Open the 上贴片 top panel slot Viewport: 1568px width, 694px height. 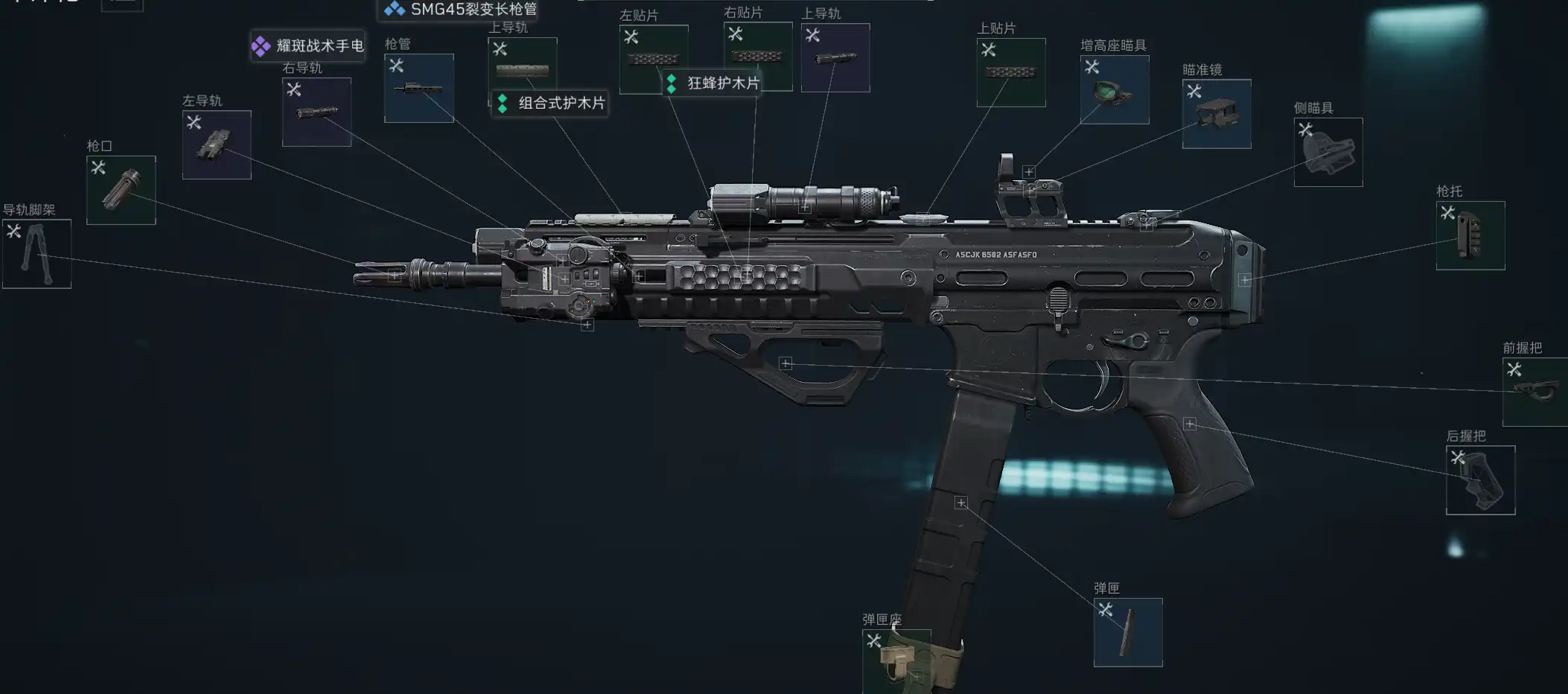click(x=1011, y=72)
